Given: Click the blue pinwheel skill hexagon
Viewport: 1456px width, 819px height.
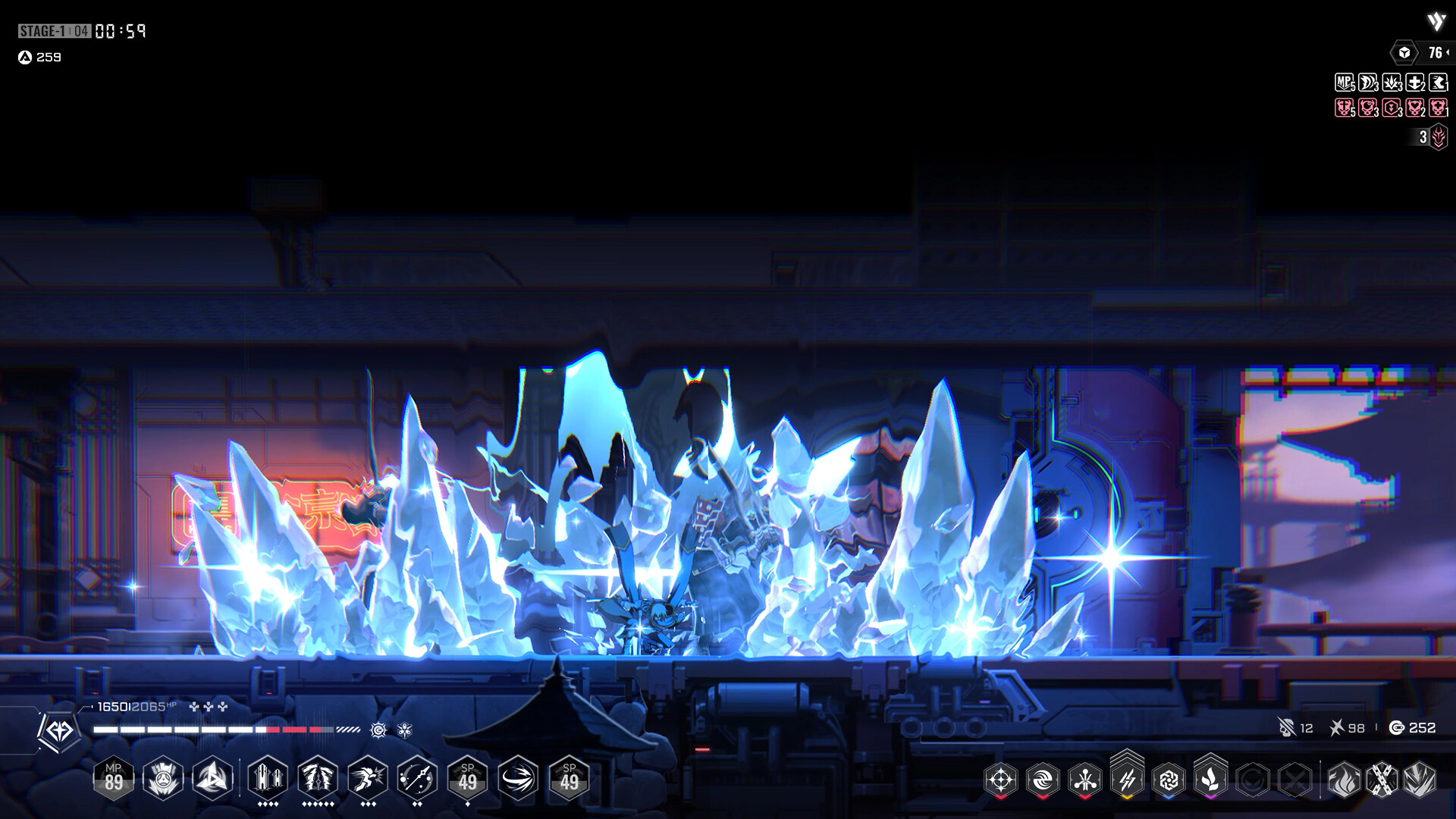Looking at the screenshot, I should pyautogui.click(x=1169, y=778).
